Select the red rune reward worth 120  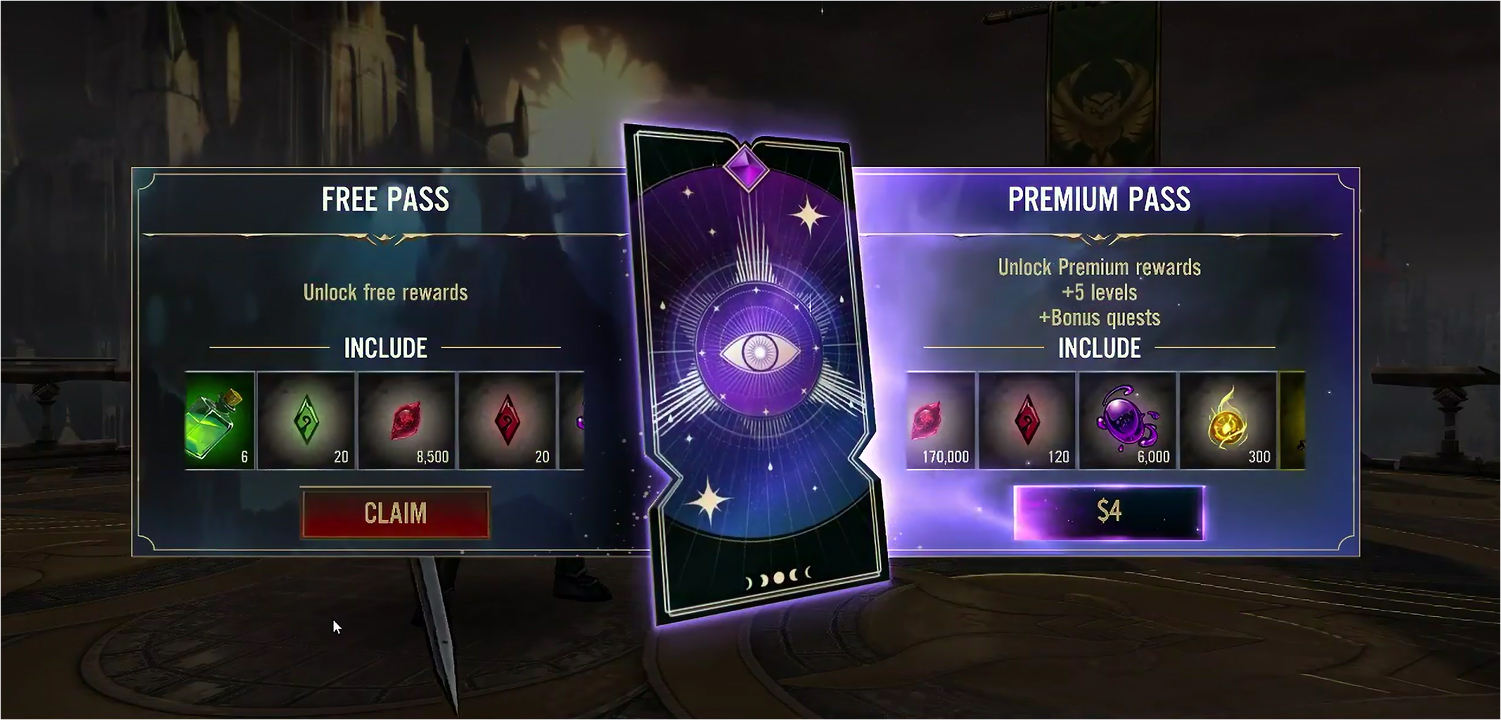click(1027, 421)
